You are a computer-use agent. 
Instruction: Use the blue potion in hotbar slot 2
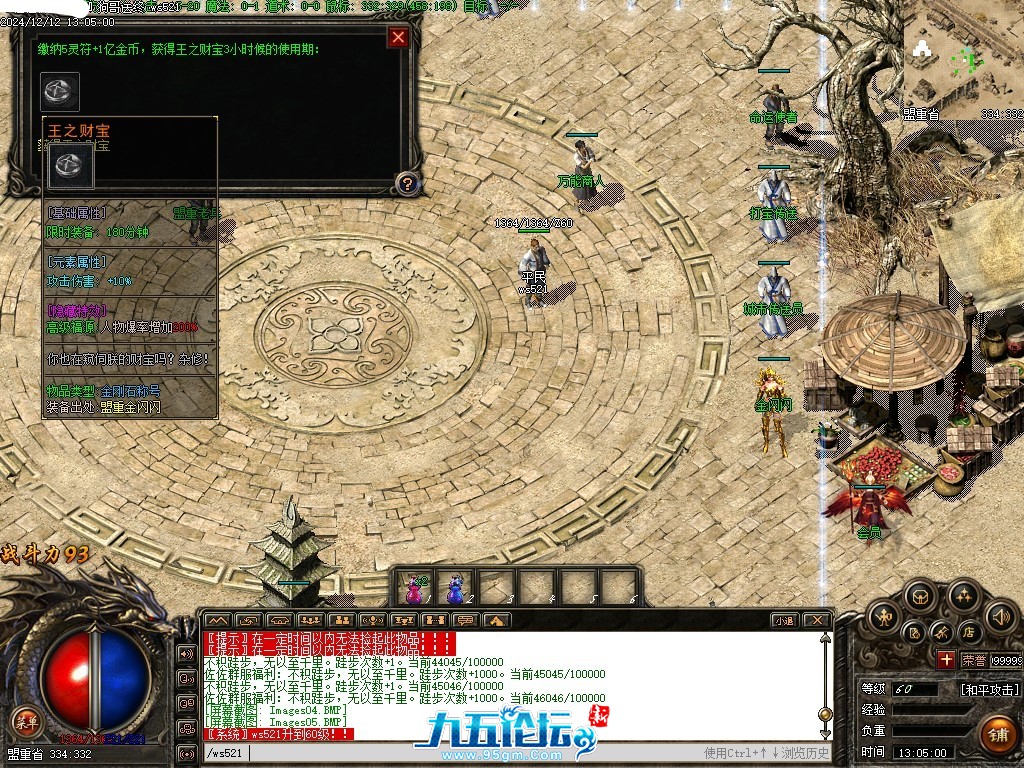[x=456, y=587]
